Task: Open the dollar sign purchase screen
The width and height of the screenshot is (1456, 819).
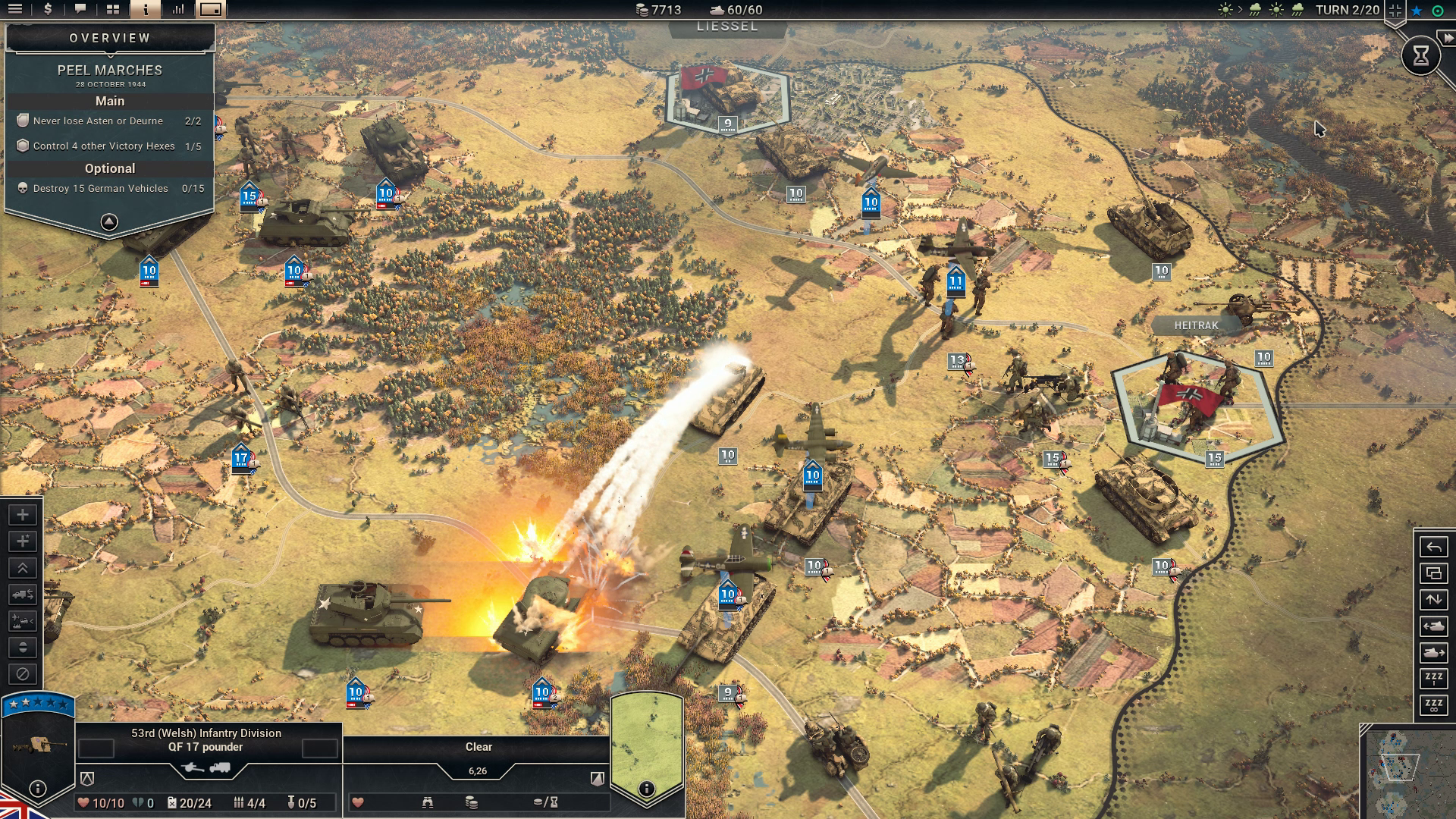Action: click(x=48, y=9)
